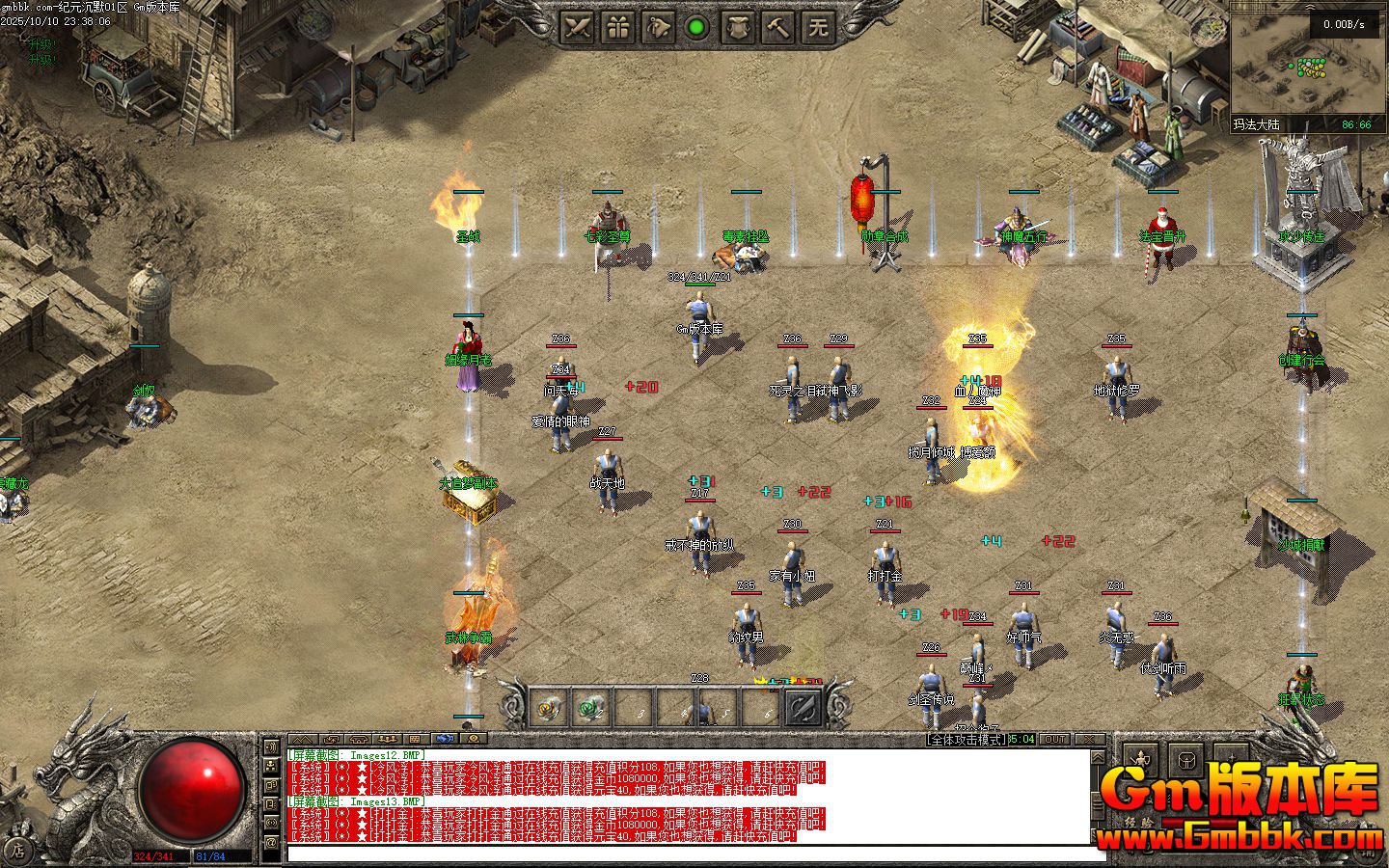
Task: Open the crossed swords menu button
Action: point(578,27)
